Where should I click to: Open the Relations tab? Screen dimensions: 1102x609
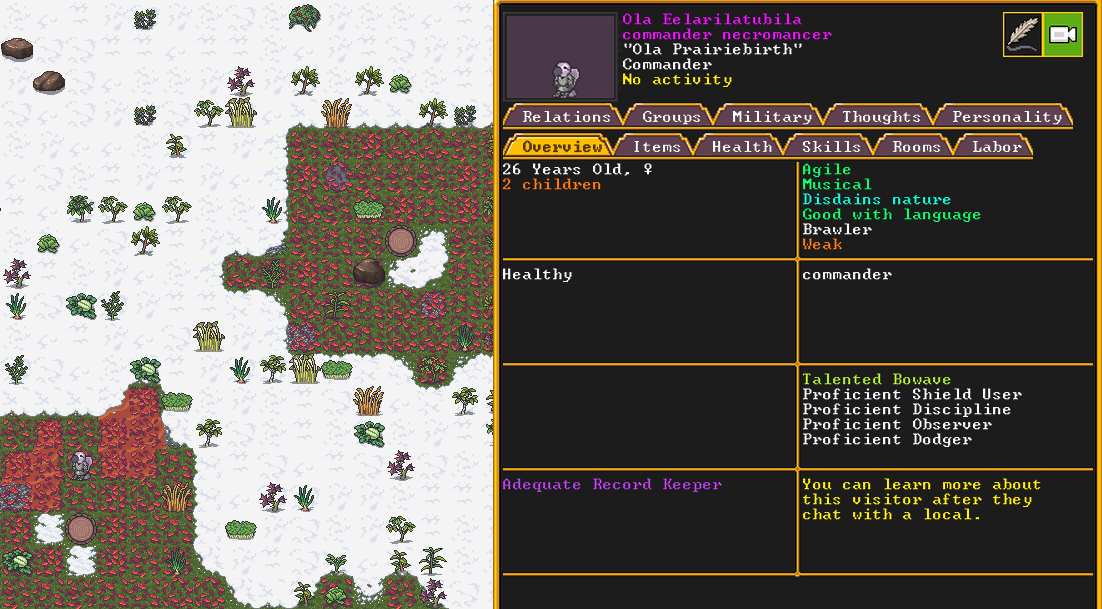point(565,117)
